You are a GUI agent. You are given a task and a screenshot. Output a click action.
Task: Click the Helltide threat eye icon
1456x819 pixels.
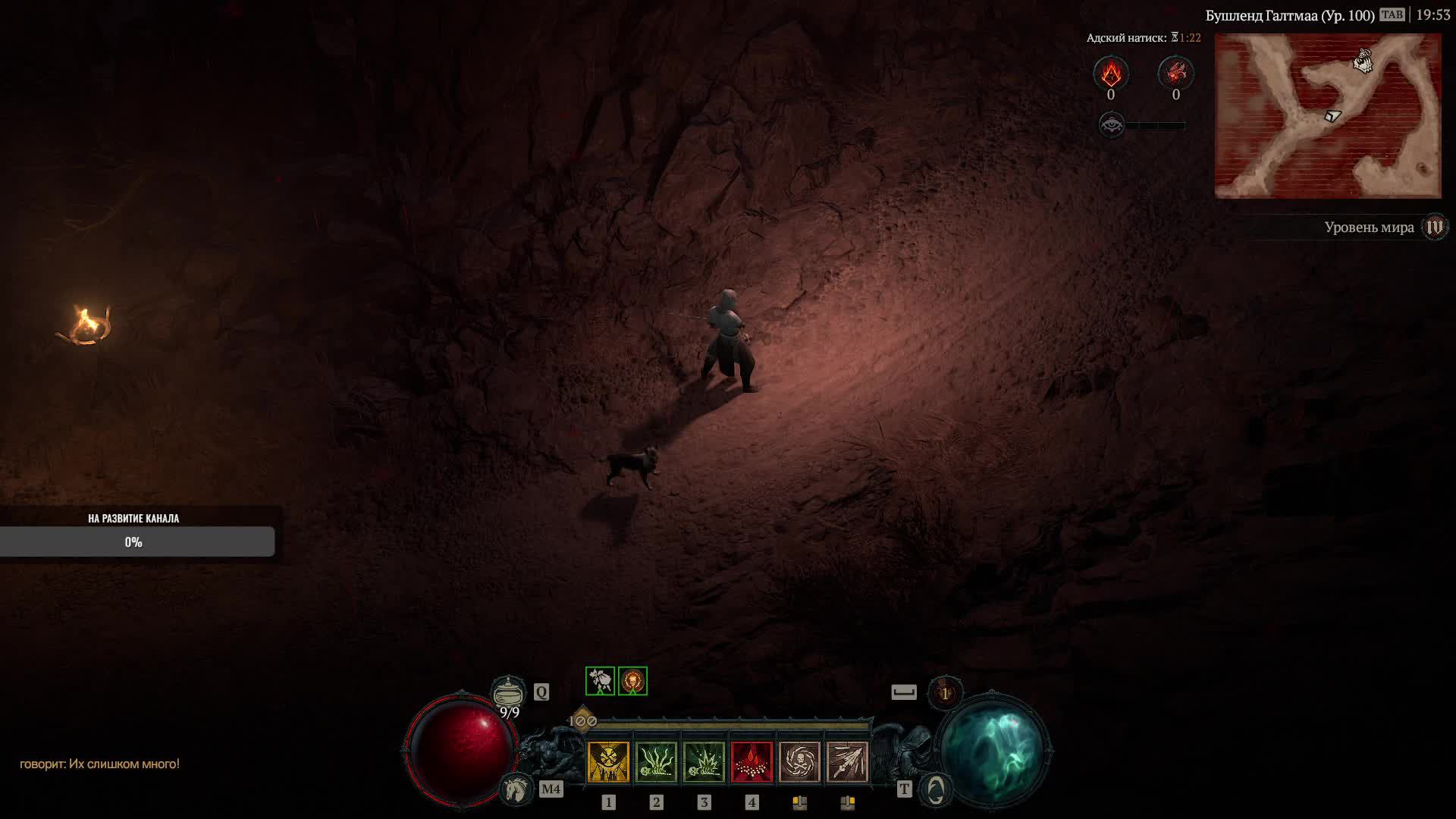click(1112, 124)
